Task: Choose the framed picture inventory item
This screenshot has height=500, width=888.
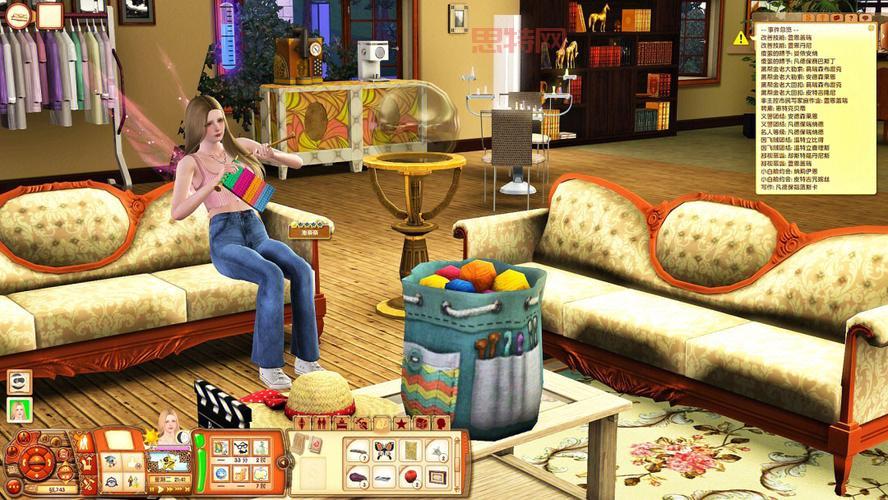Action: tap(436, 474)
